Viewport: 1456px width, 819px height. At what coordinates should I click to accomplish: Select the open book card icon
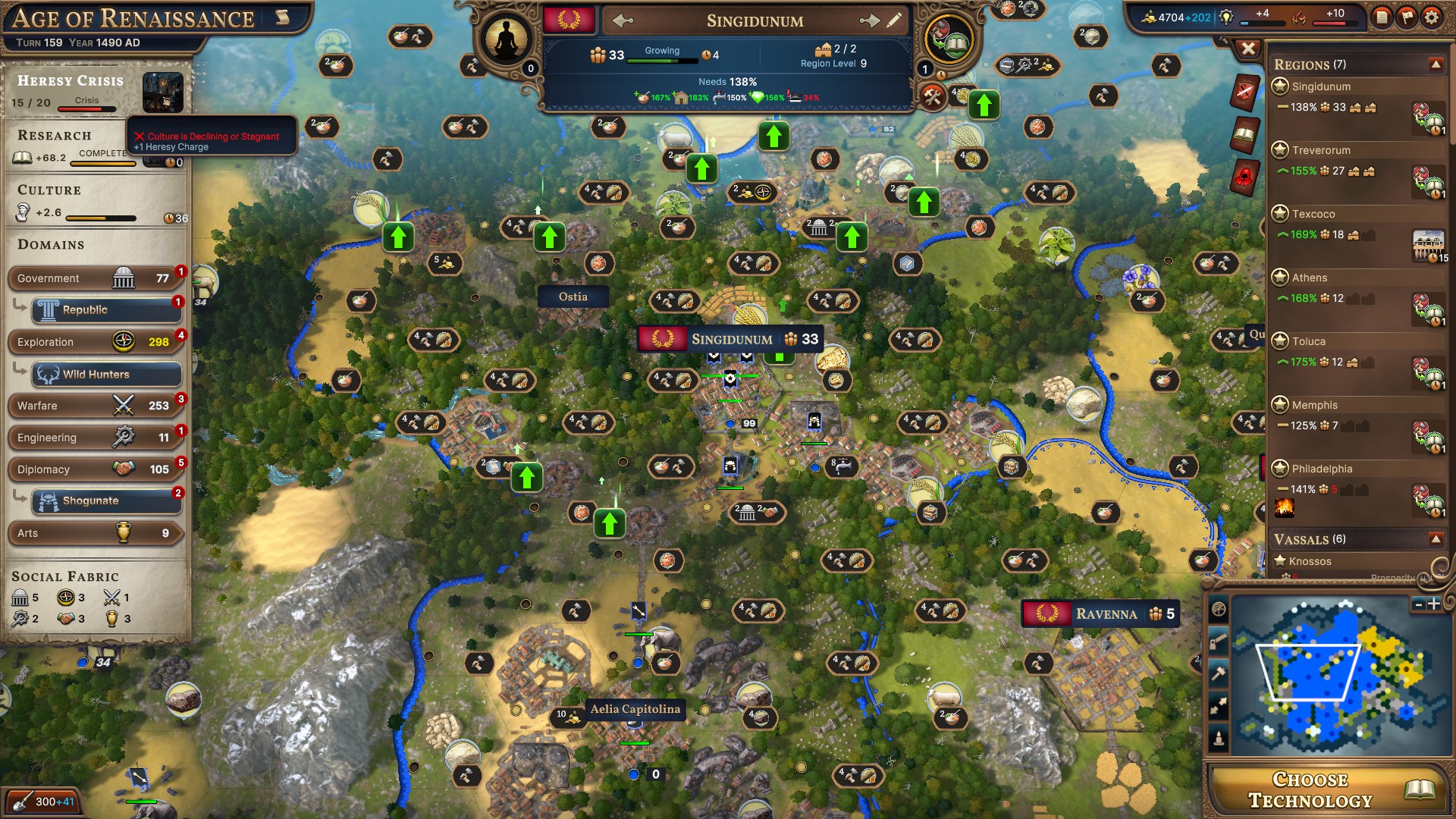tap(1244, 134)
